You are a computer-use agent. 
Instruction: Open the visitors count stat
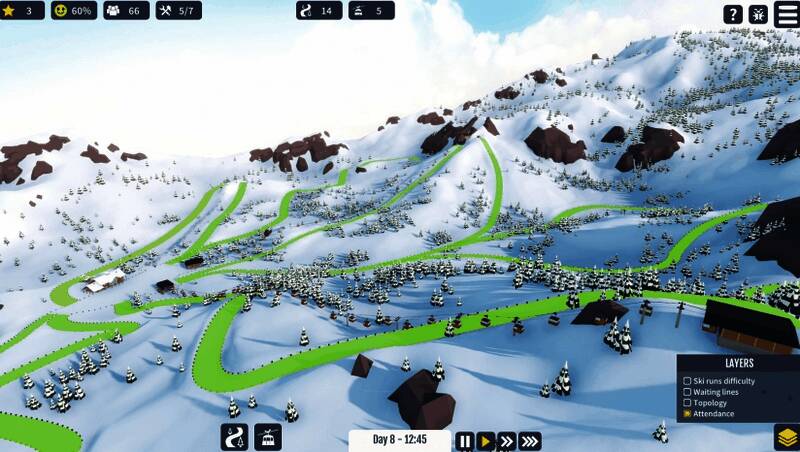(x=125, y=11)
